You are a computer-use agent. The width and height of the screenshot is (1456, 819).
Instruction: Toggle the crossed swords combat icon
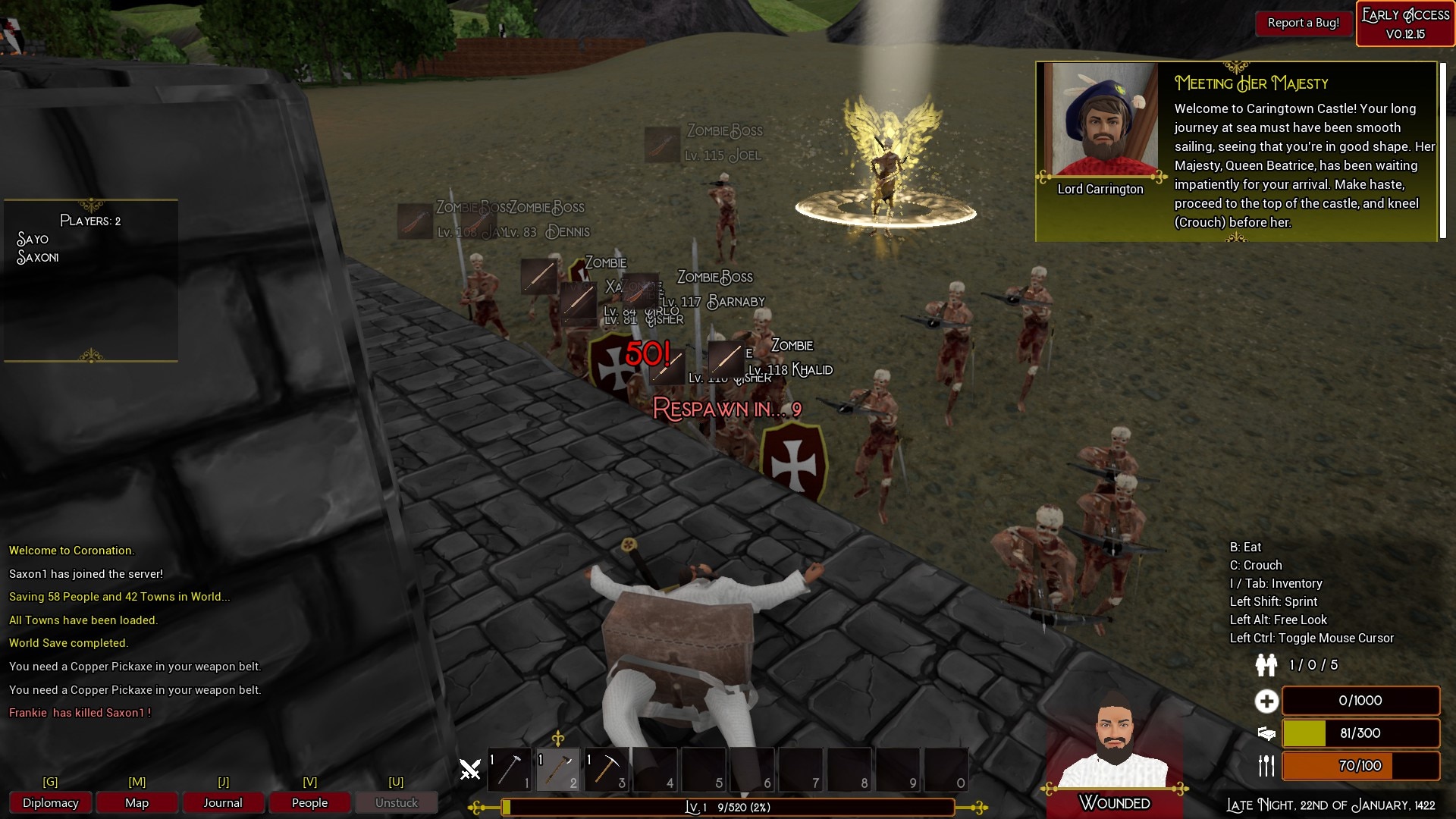pos(470,770)
